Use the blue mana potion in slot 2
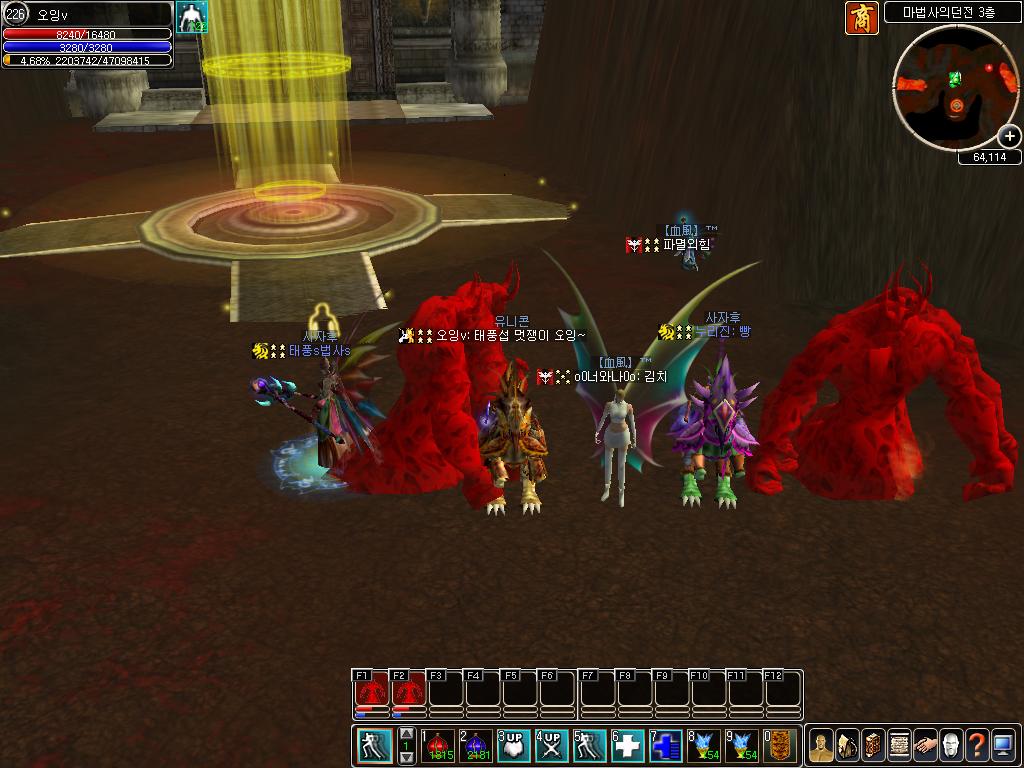The height and width of the screenshot is (768, 1024). 476,746
